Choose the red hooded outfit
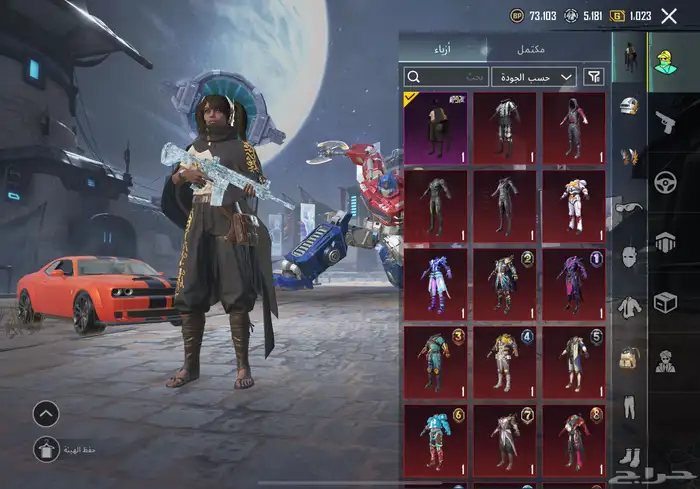The image size is (700, 489). point(574,127)
